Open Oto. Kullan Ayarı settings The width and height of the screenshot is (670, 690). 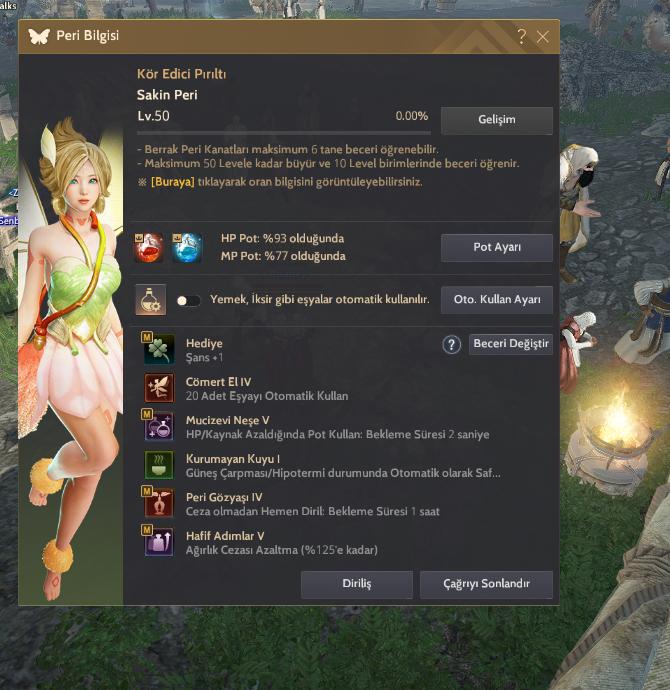[496, 300]
